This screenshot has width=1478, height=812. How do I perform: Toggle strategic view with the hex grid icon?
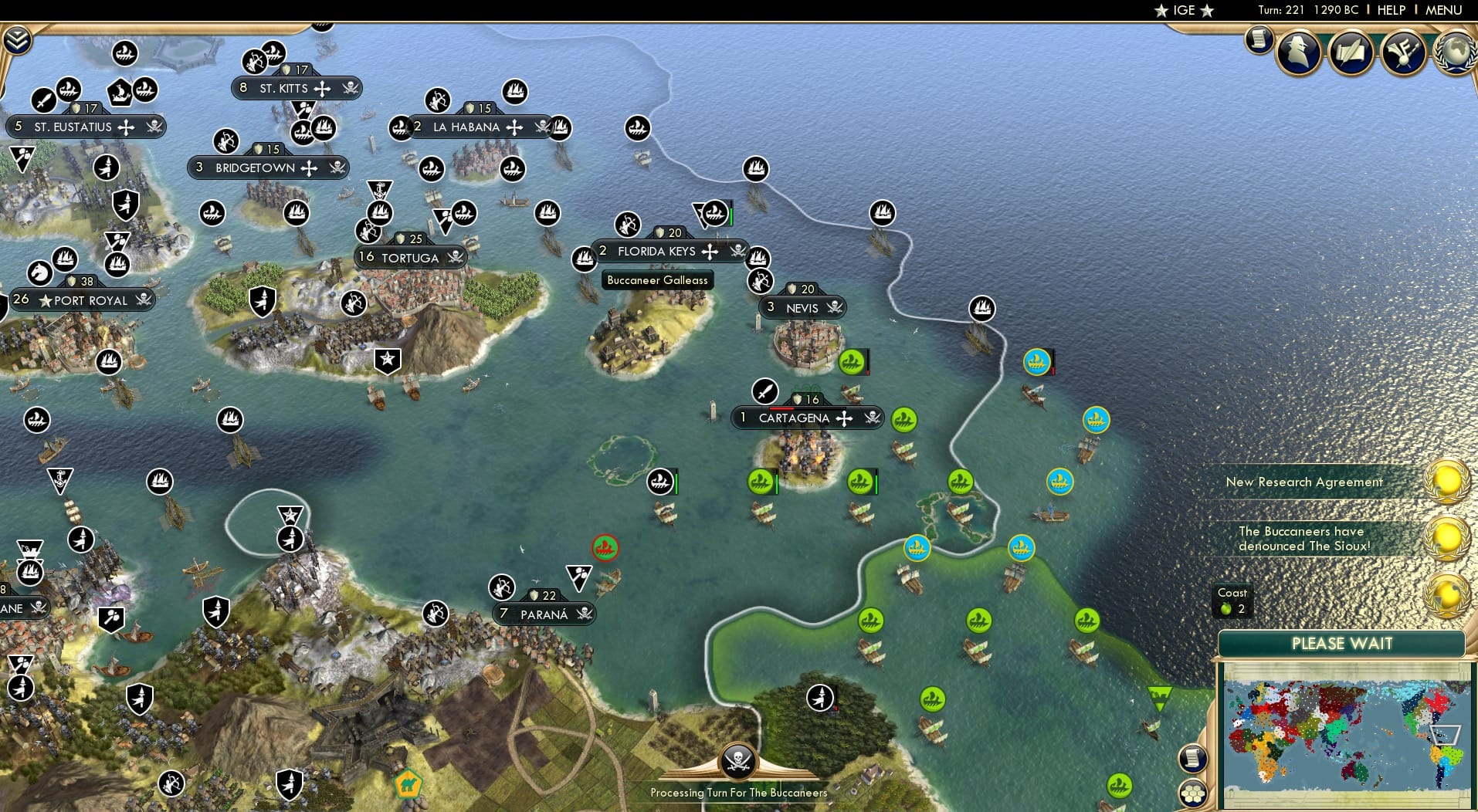pos(1194,791)
